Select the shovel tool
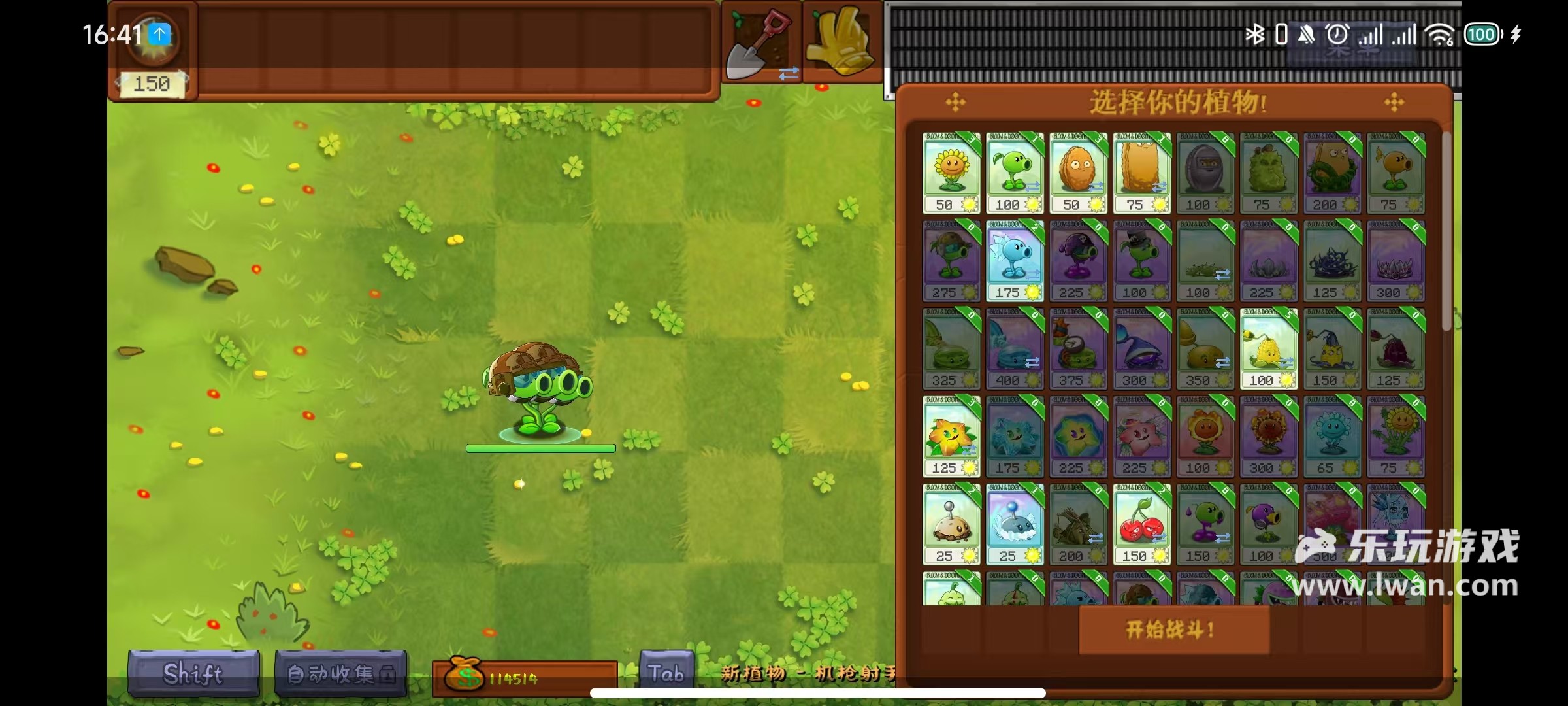Screen dimensions: 1568x706 pyautogui.click(x=760, y=44)
